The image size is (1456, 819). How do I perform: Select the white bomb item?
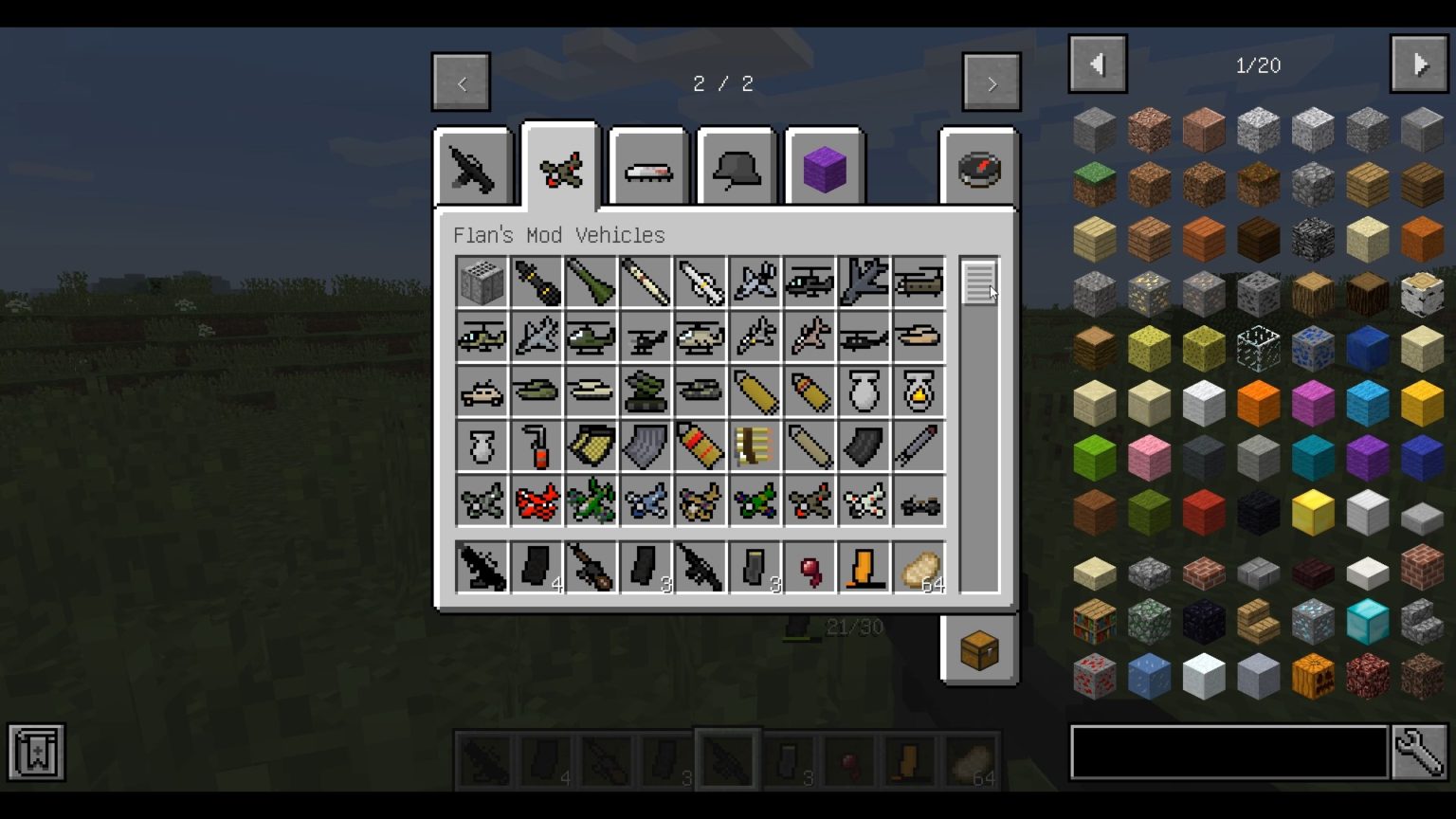[862, 391]
